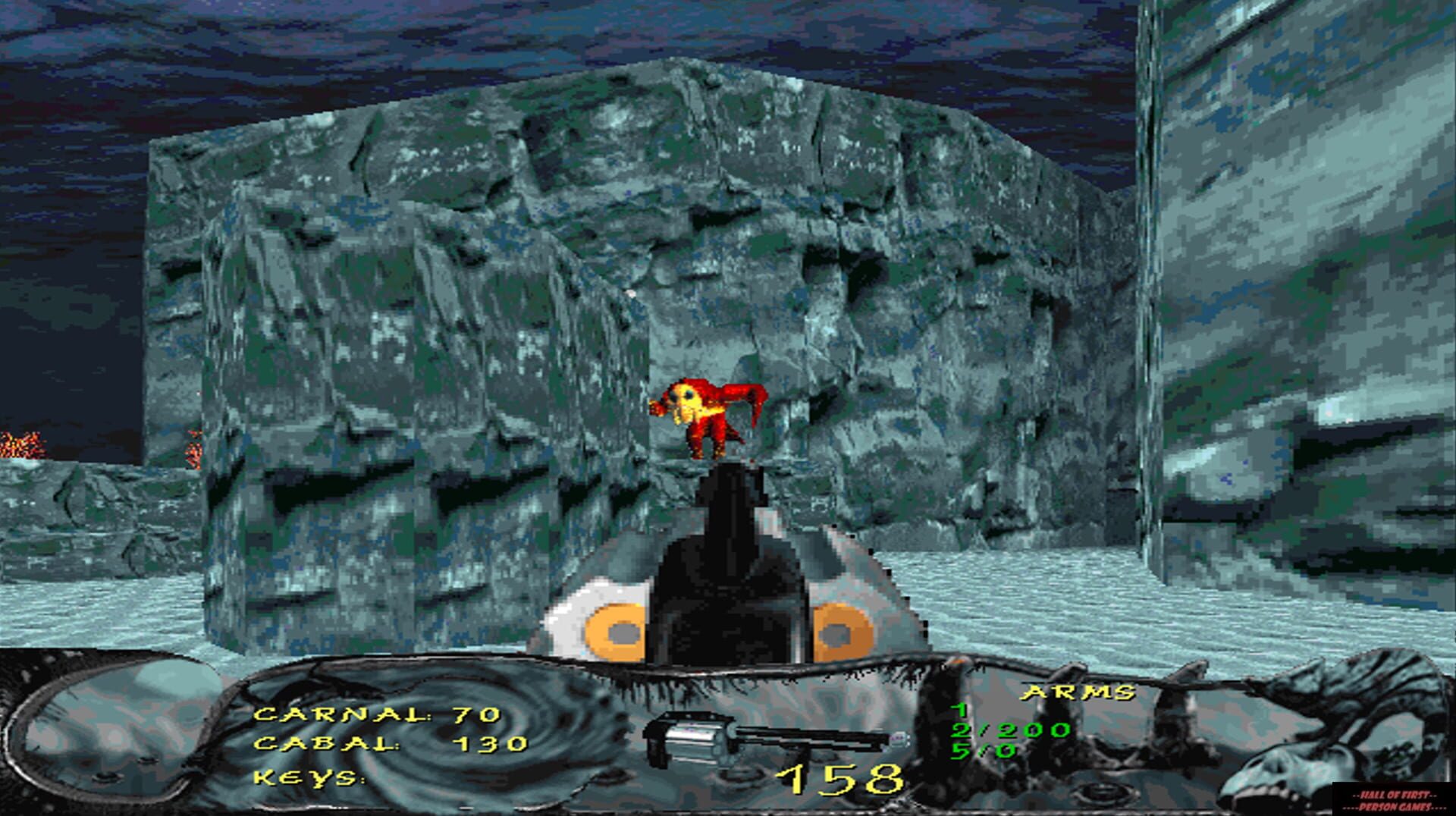
Task: Click the orange cylinder drum on the weapon
Action: [614, 629]
